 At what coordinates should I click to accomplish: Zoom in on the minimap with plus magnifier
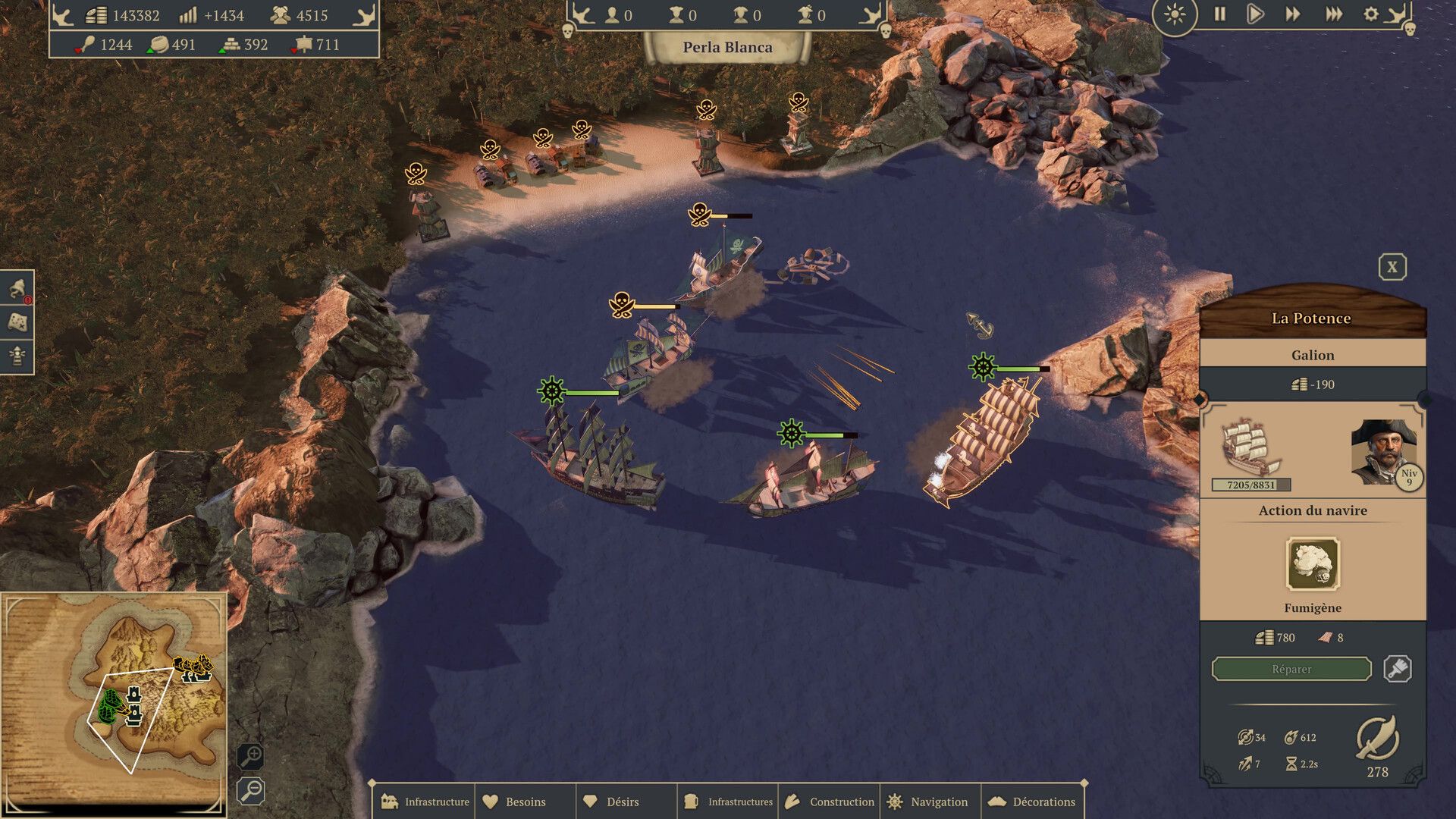point(251,756)
